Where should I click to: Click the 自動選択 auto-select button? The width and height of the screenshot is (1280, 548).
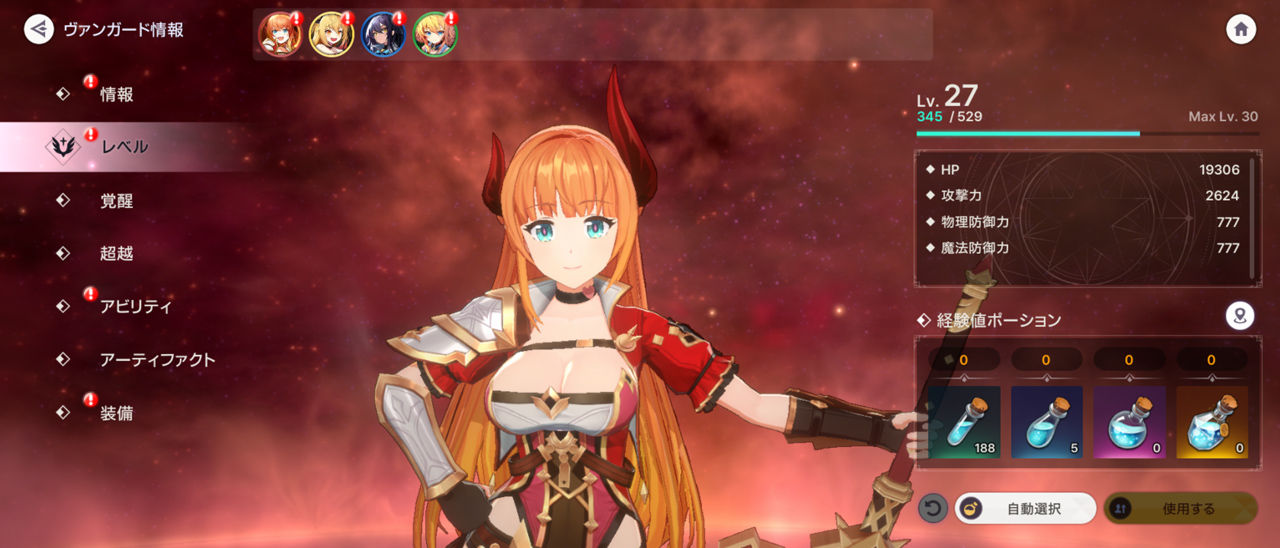click(1025, 509)
